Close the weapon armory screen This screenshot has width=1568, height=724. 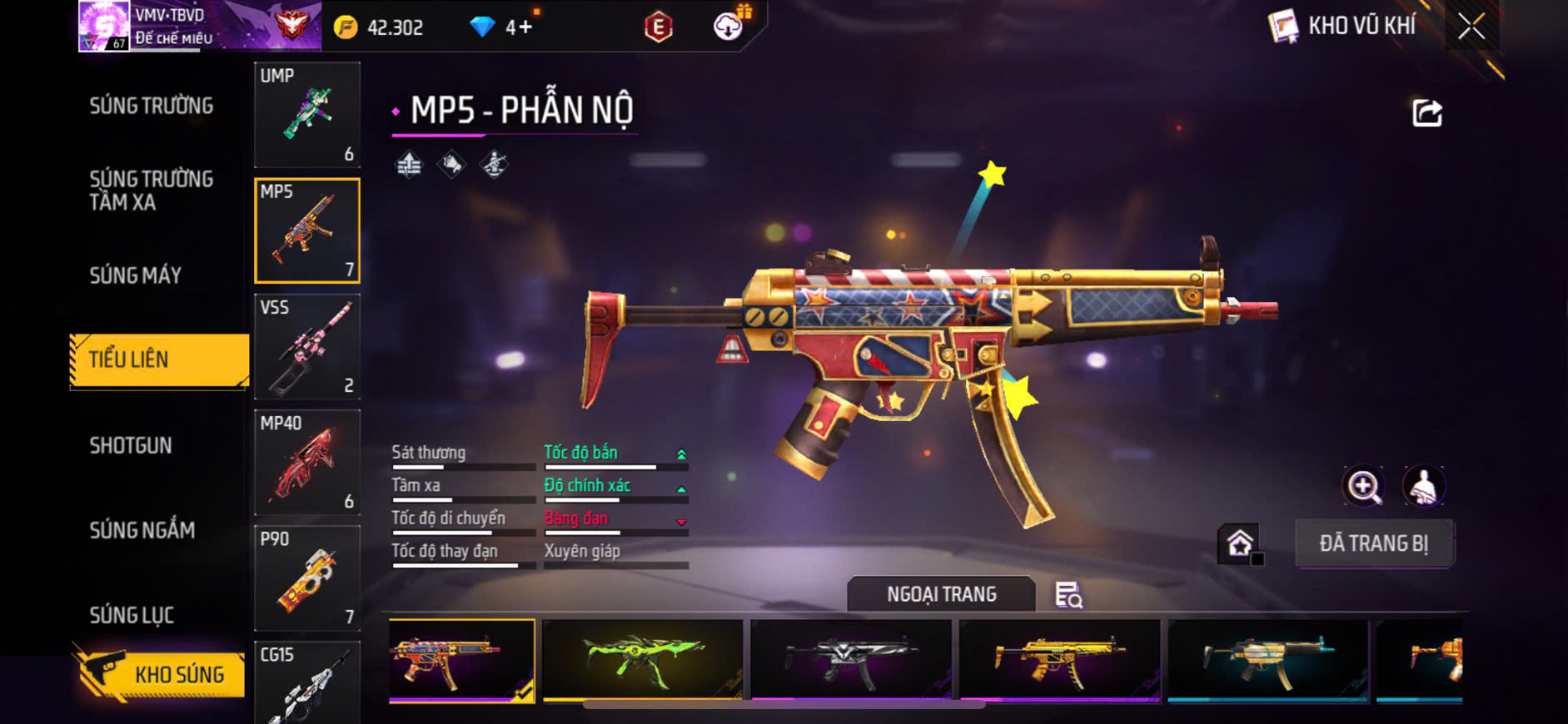1471,27
